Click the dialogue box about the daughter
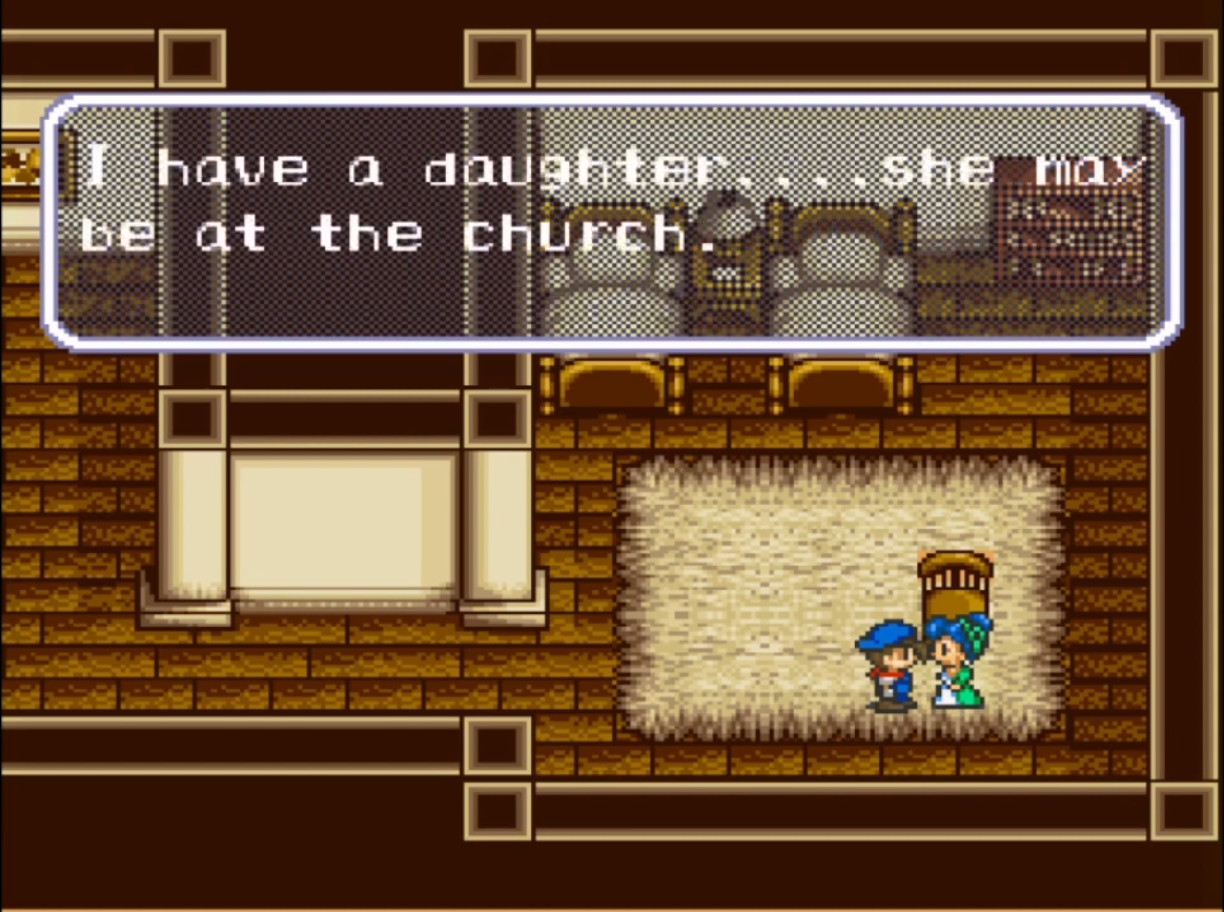Image resolution: width=1224 pixels, height=912 pixels. (x=611, y=222)
